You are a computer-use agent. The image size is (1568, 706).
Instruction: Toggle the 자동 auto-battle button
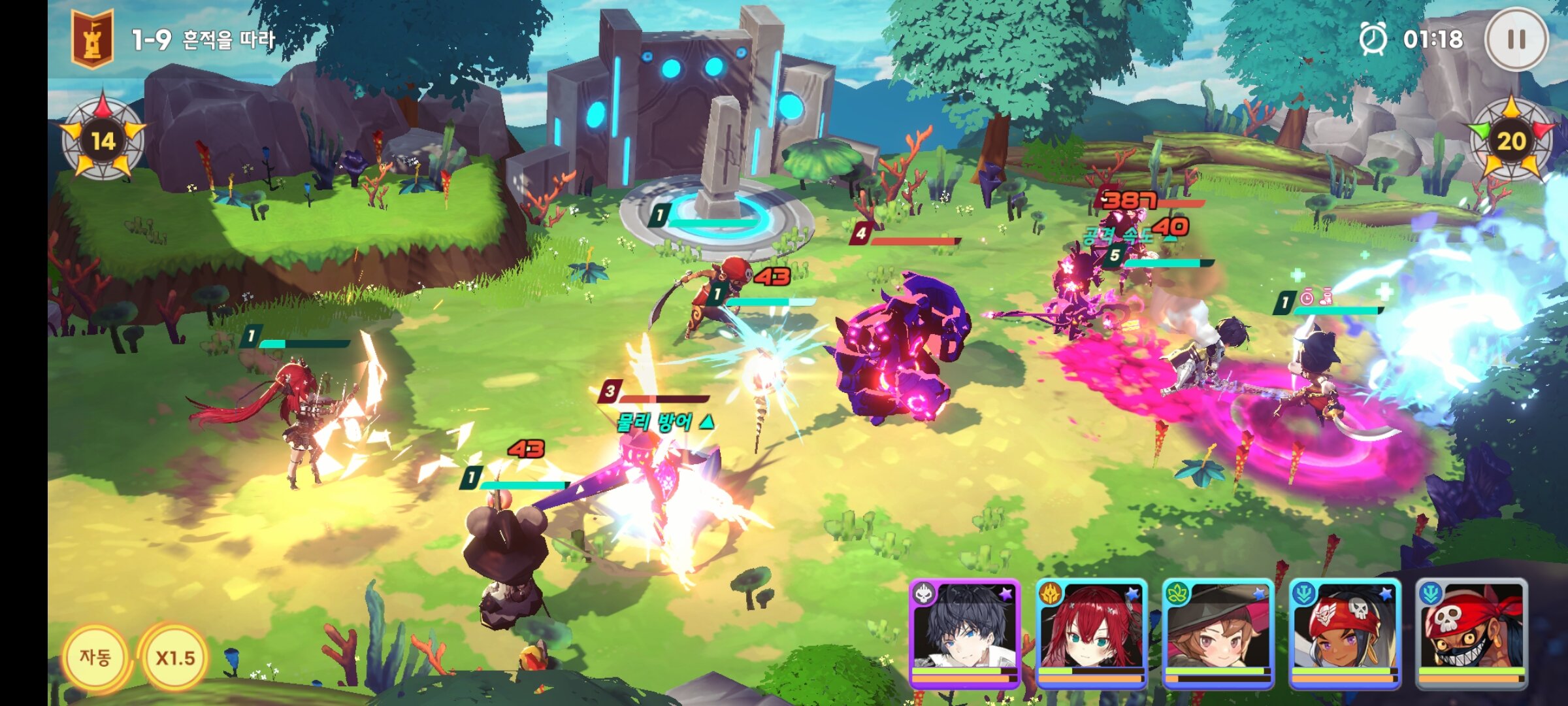[x=95, y=657]
